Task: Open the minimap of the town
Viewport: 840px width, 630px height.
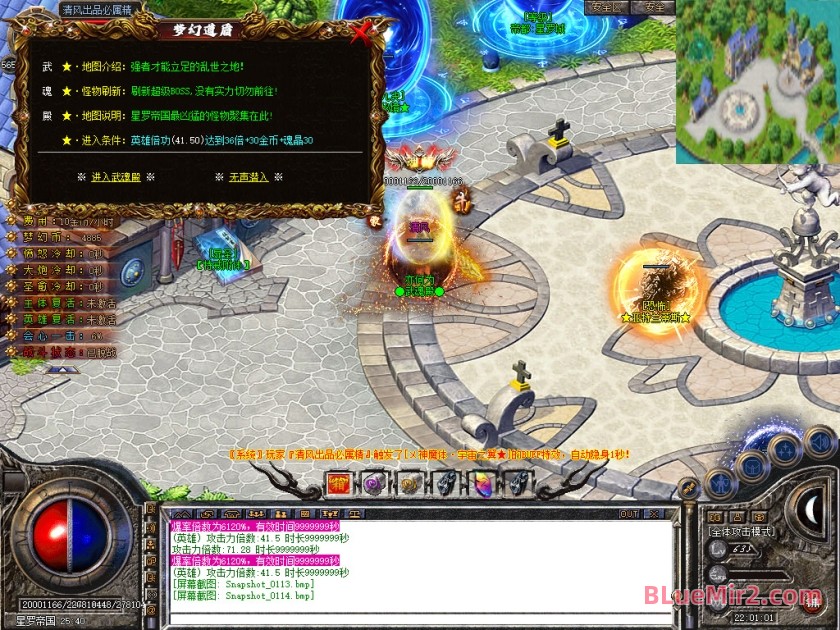Action: (x=757, y=82)
